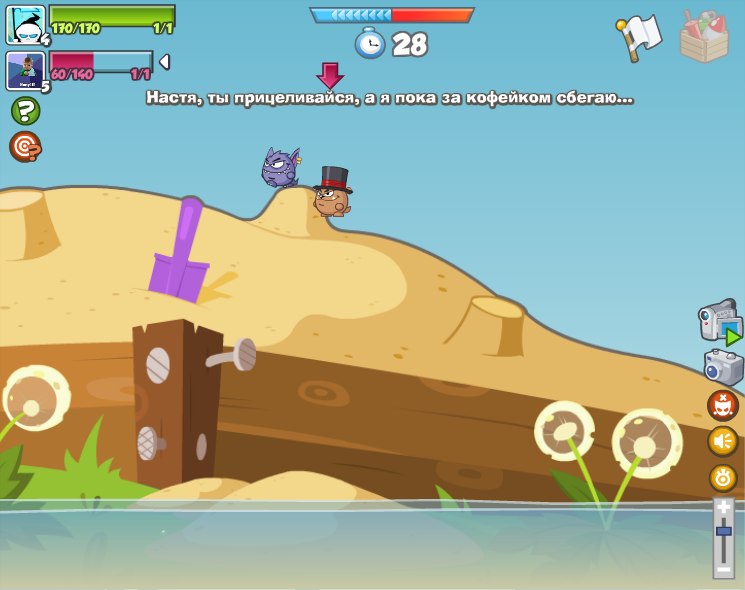Image resolution: width=745 pixels, height=590 pixels.
Task: Select the second player's photo avatar
Action: pos(25,71)
